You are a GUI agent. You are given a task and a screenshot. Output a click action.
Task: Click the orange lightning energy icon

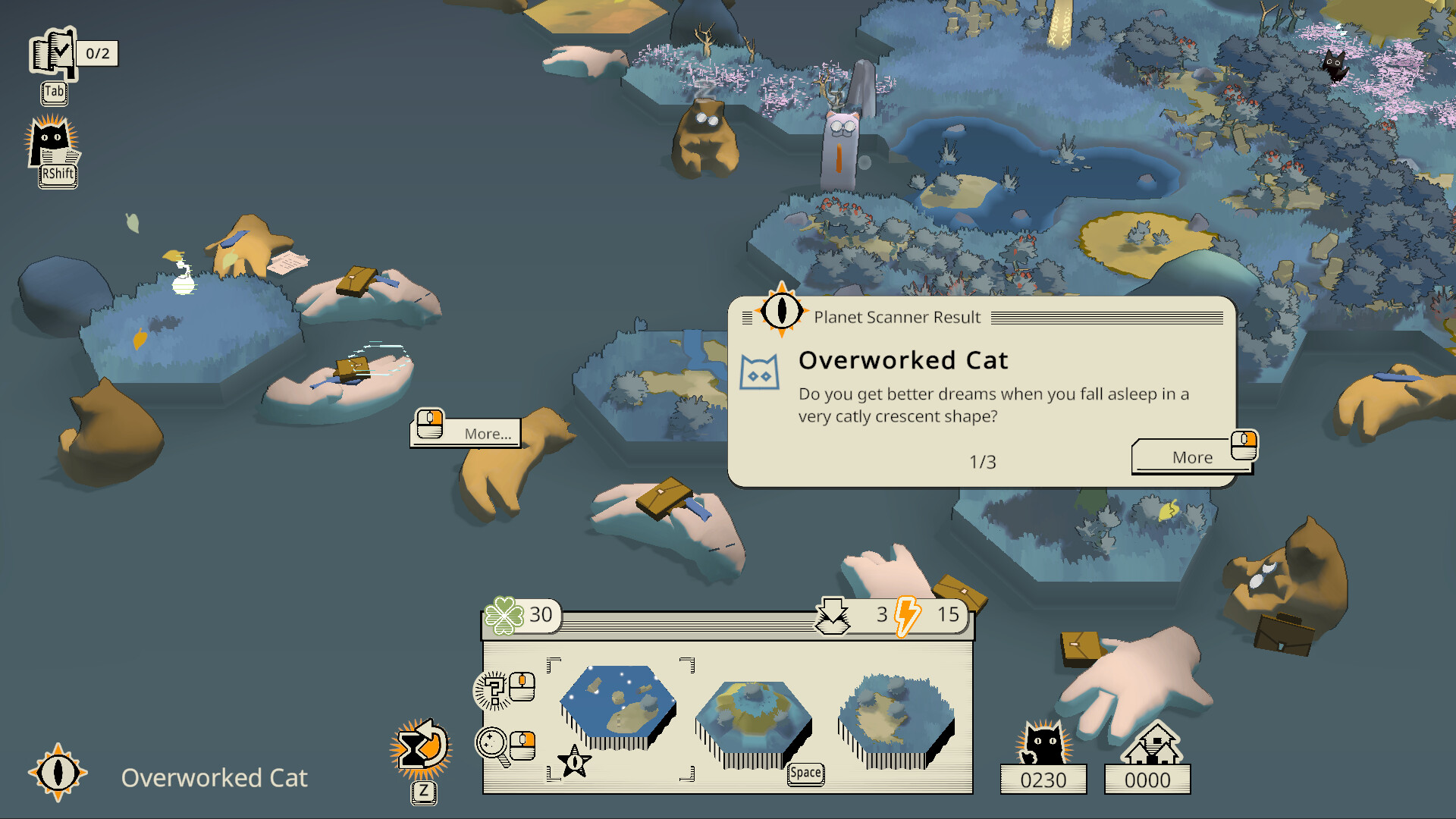[905, 616]
